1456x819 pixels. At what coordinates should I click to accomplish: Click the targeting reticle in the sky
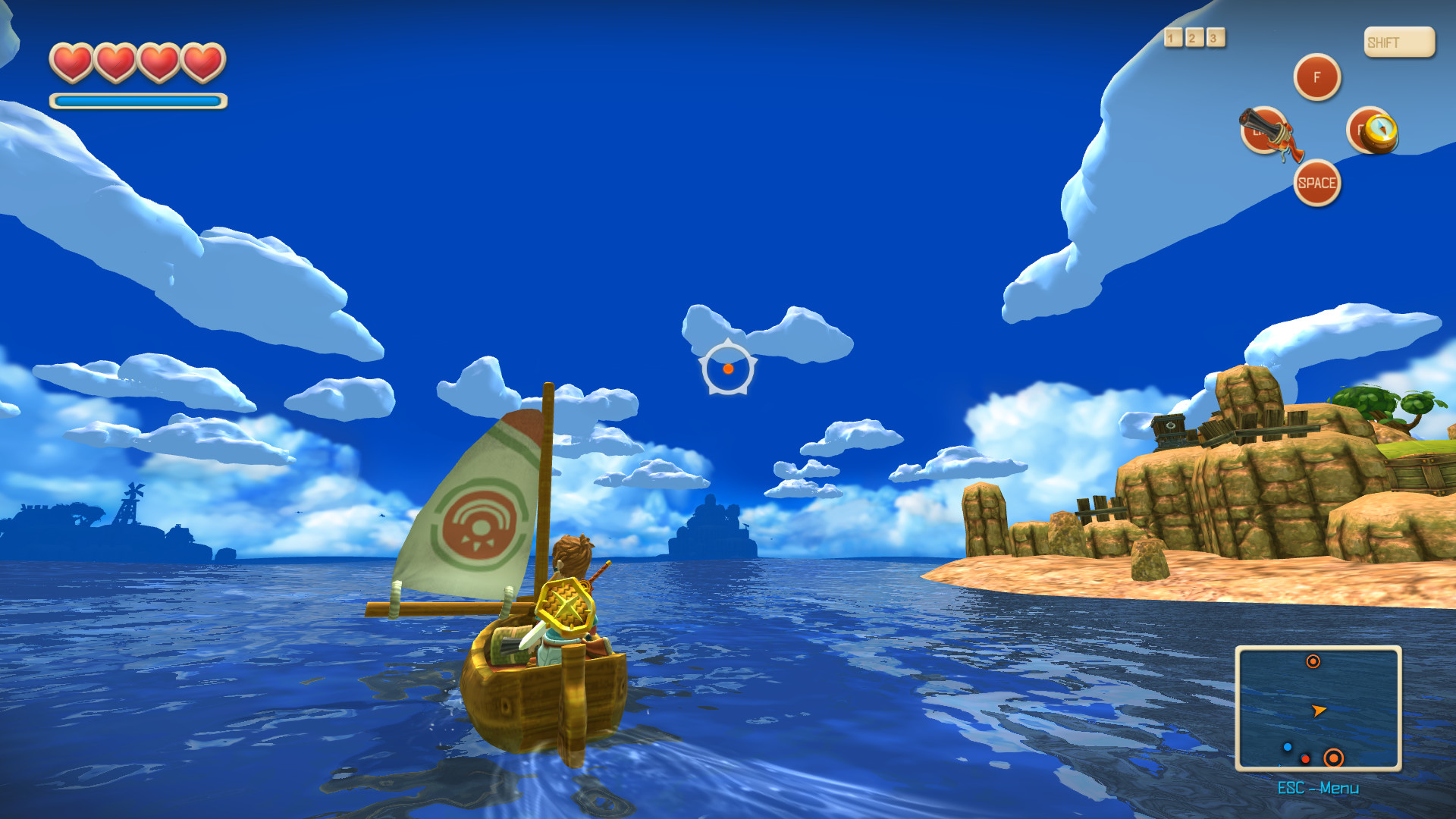(x=728, y=368)
